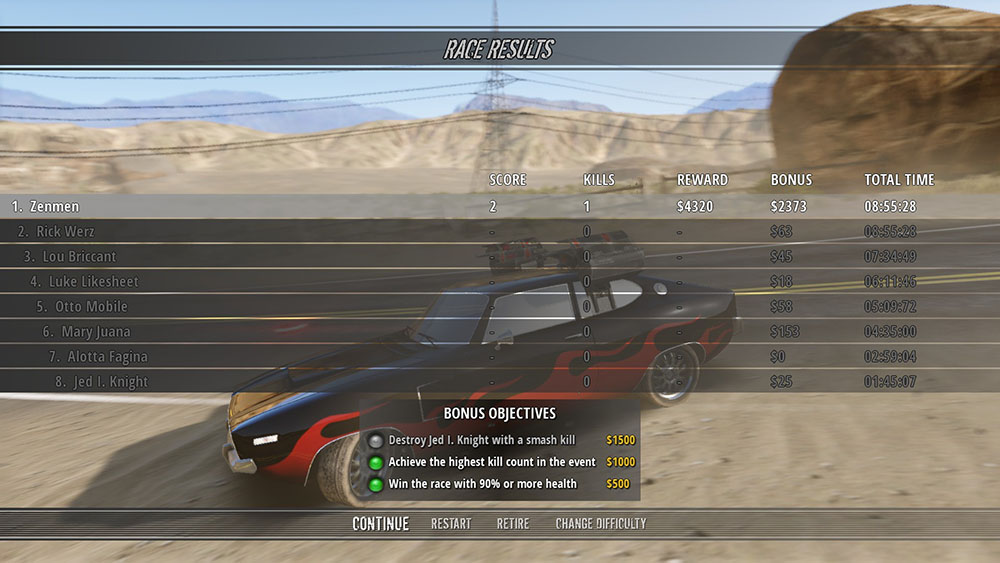This screenshot has height=563, width=1000.
Task: Restart the race
Action: tap(451, 524)
